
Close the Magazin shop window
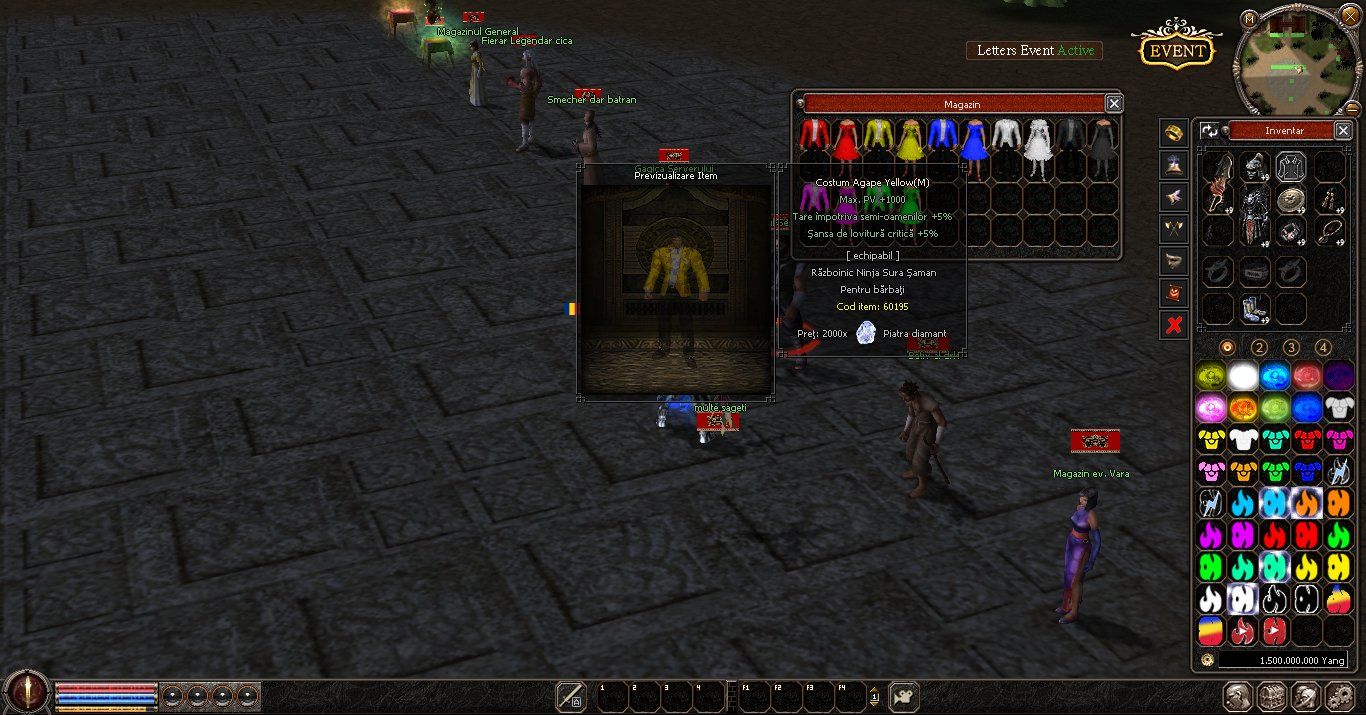click(x=1114, y=103)
